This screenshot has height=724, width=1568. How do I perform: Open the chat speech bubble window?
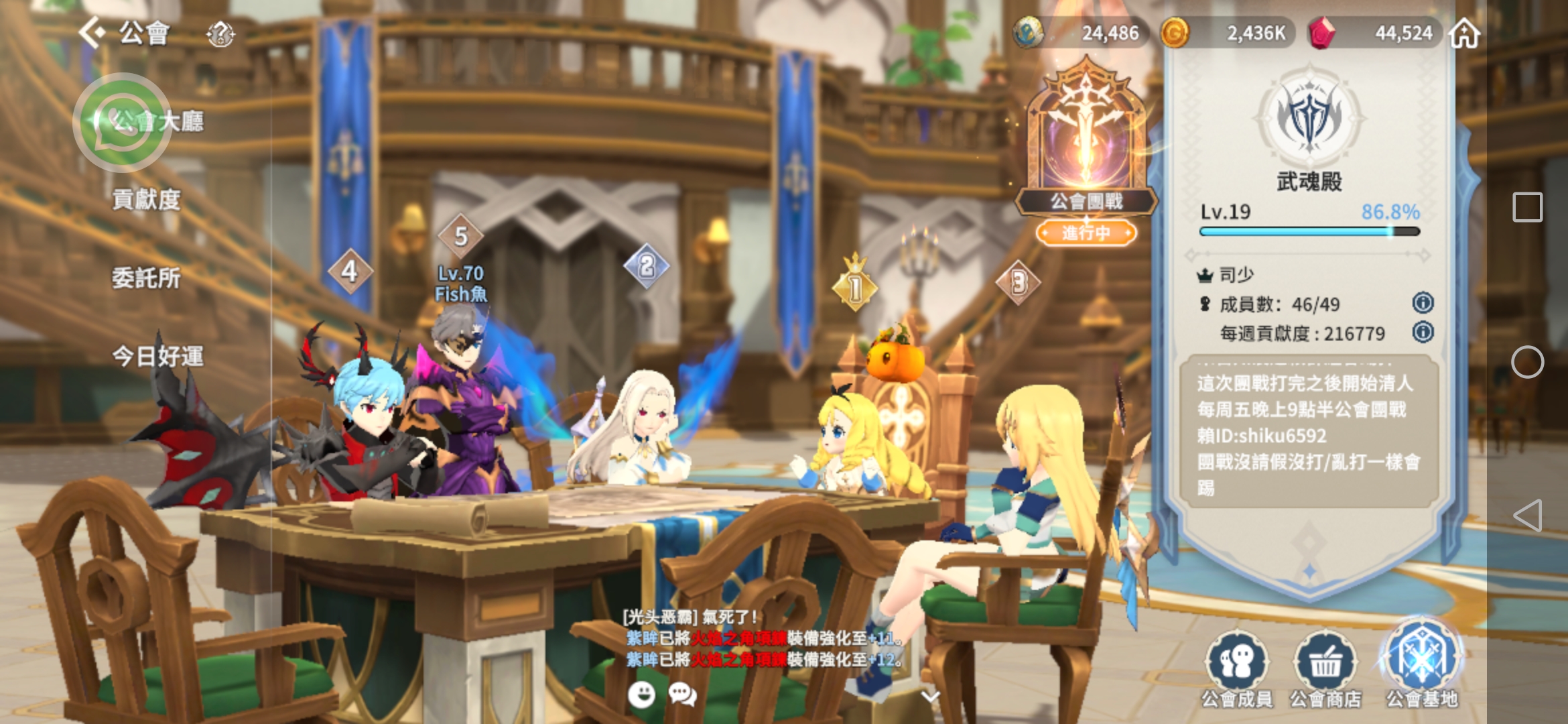tap(683, 695)
